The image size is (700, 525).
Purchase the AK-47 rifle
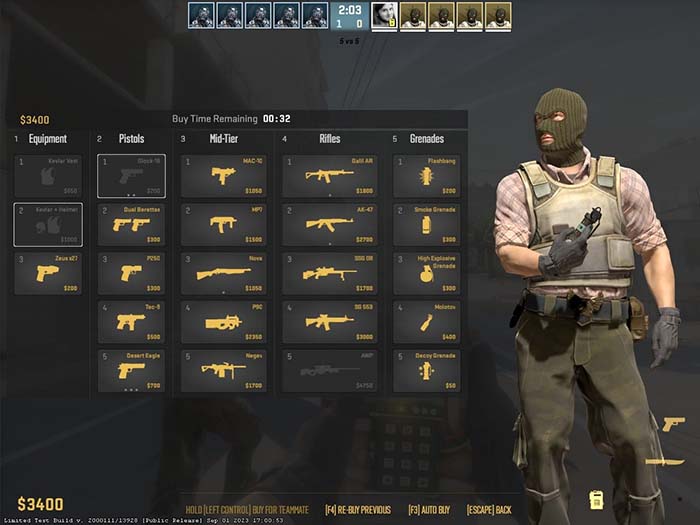click(329, 224)
